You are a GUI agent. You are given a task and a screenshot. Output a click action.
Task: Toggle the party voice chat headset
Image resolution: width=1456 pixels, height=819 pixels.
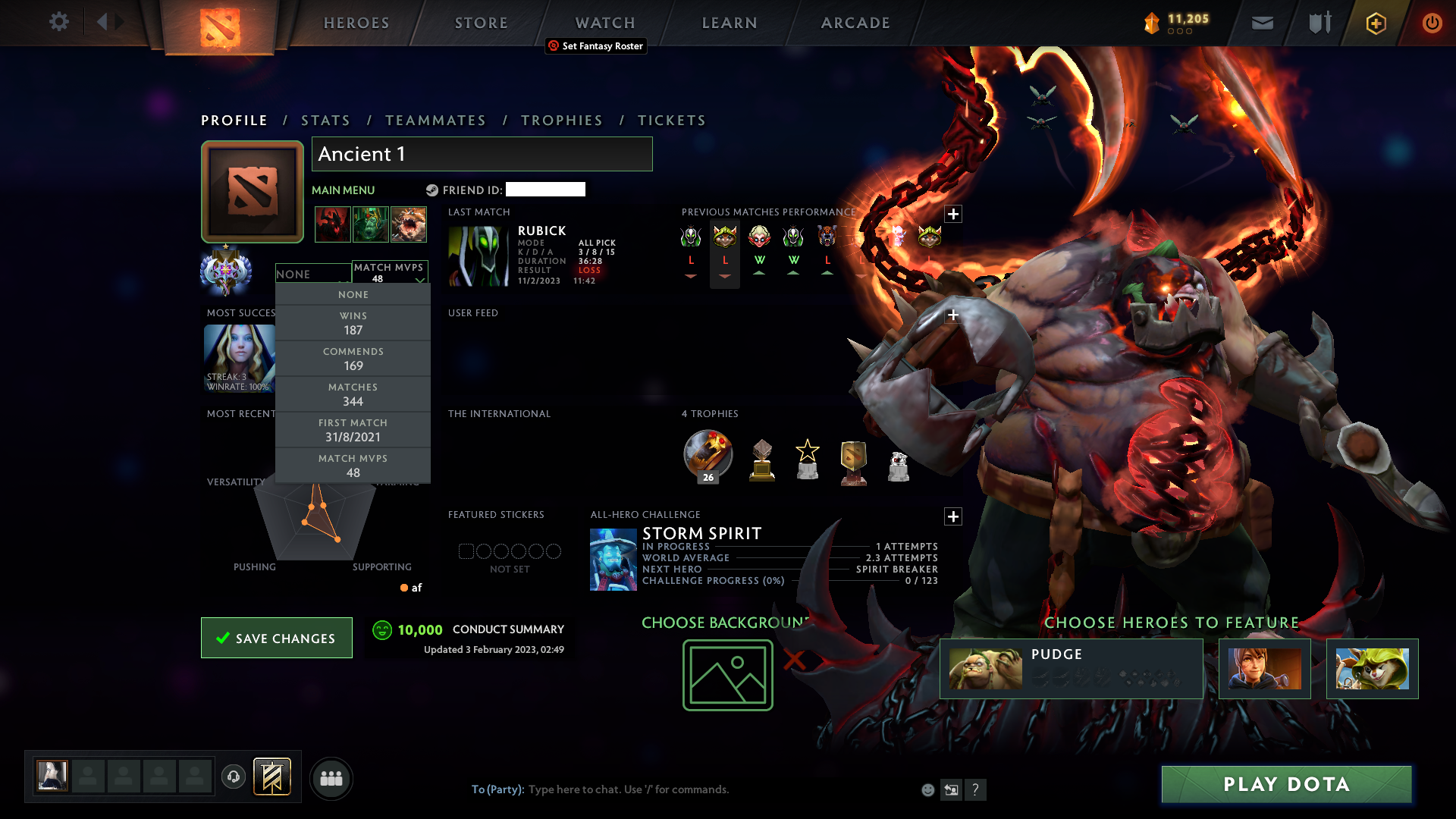pos(234,777)
